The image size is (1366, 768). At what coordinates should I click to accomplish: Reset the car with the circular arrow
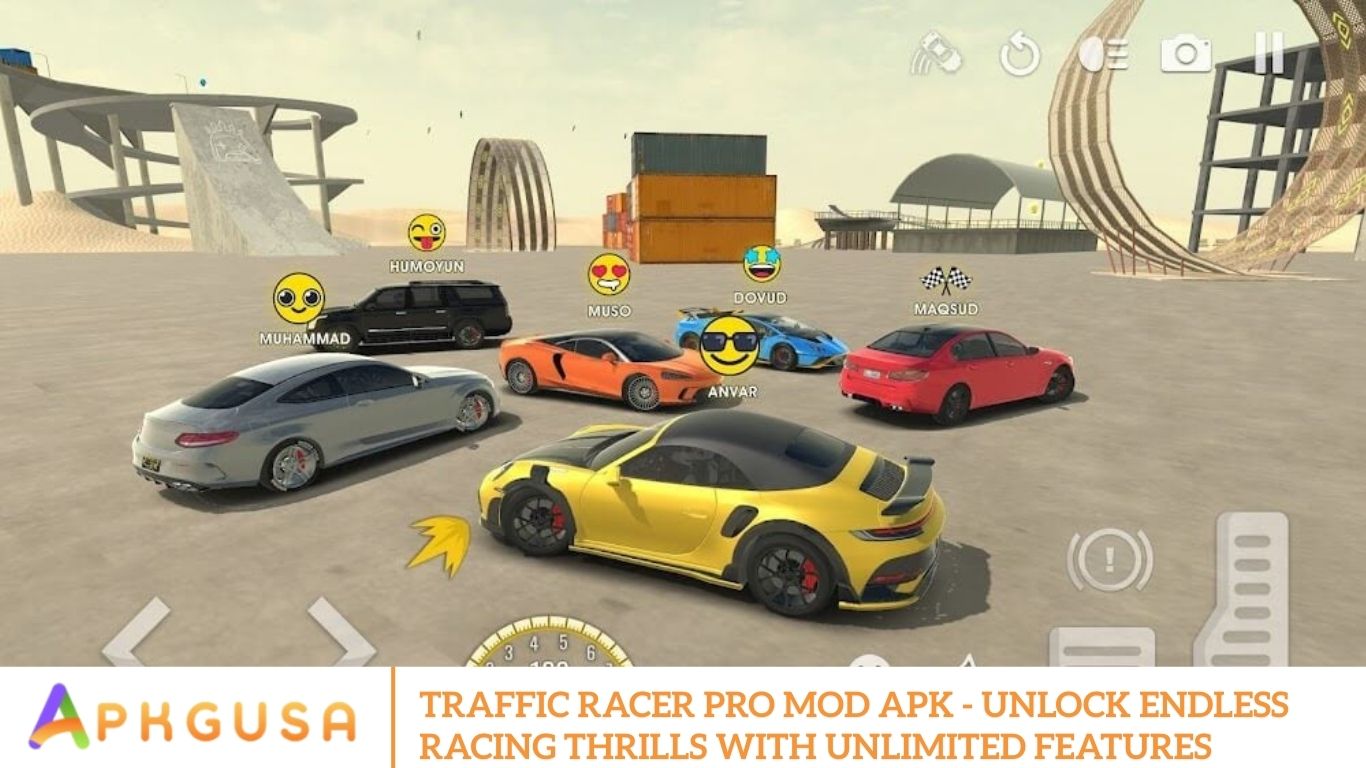point(1020,55)
